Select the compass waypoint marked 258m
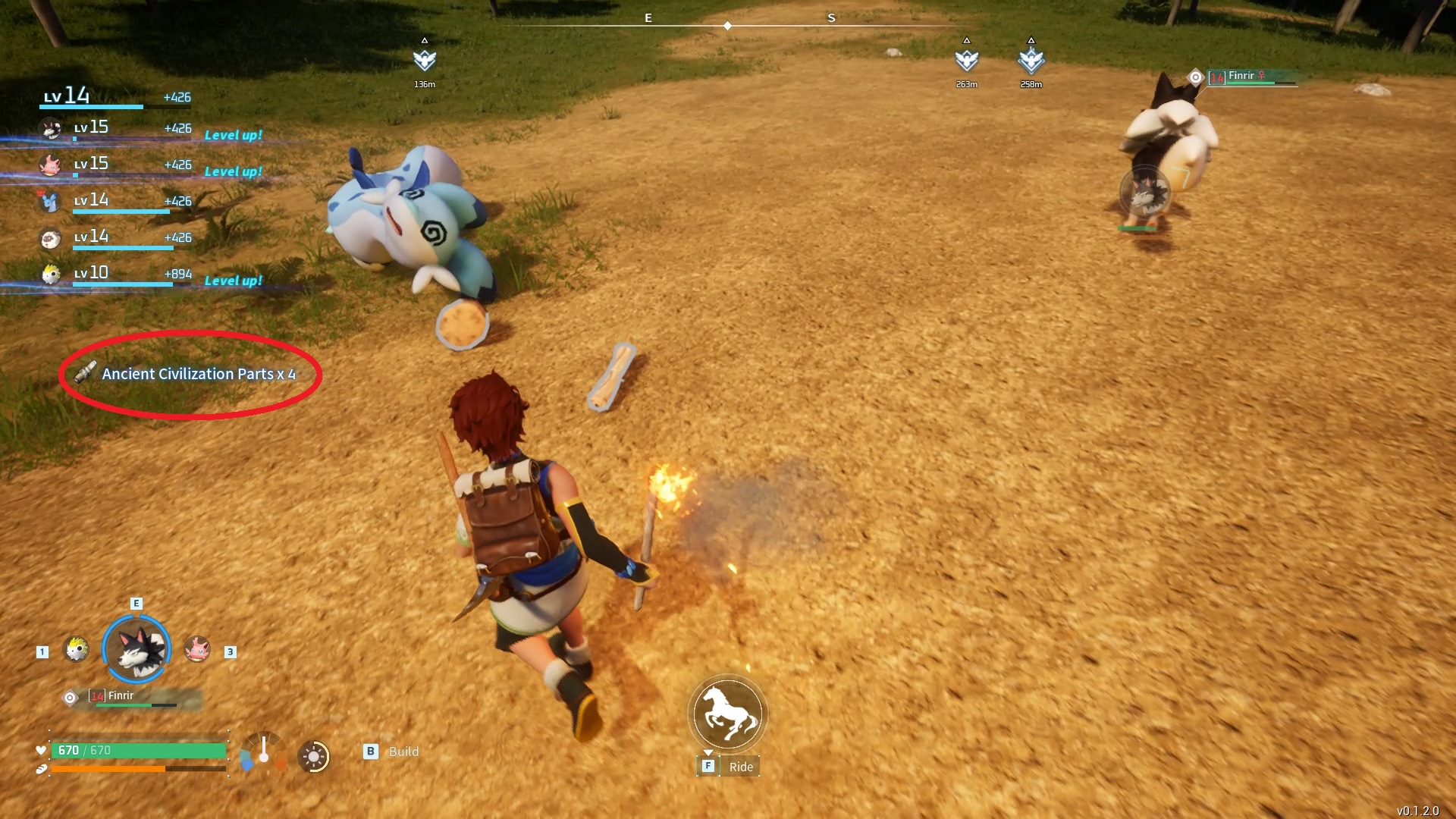Image resolution: width=1456 pixels, height=819 pixels. pos(1031,60)
